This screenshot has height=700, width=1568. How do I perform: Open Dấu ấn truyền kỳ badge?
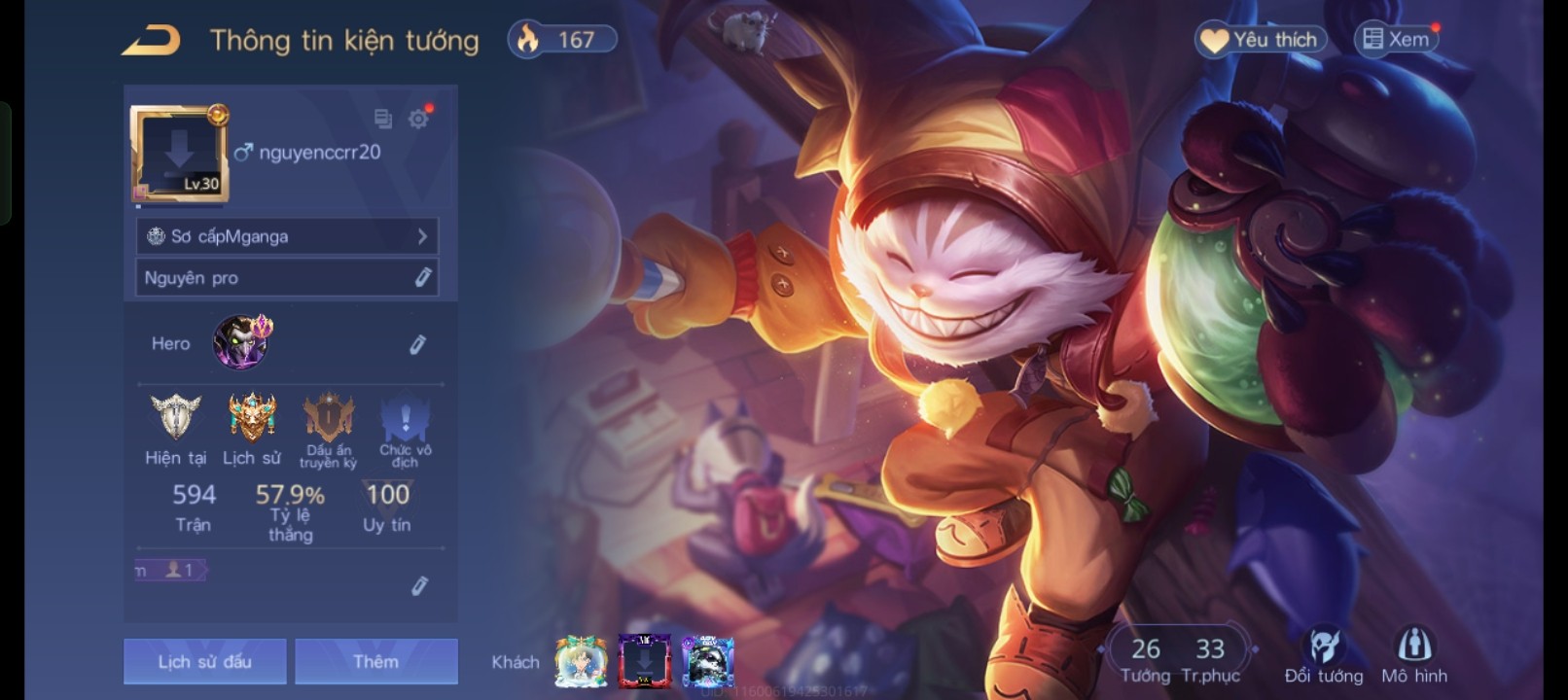tap(329, 420)
